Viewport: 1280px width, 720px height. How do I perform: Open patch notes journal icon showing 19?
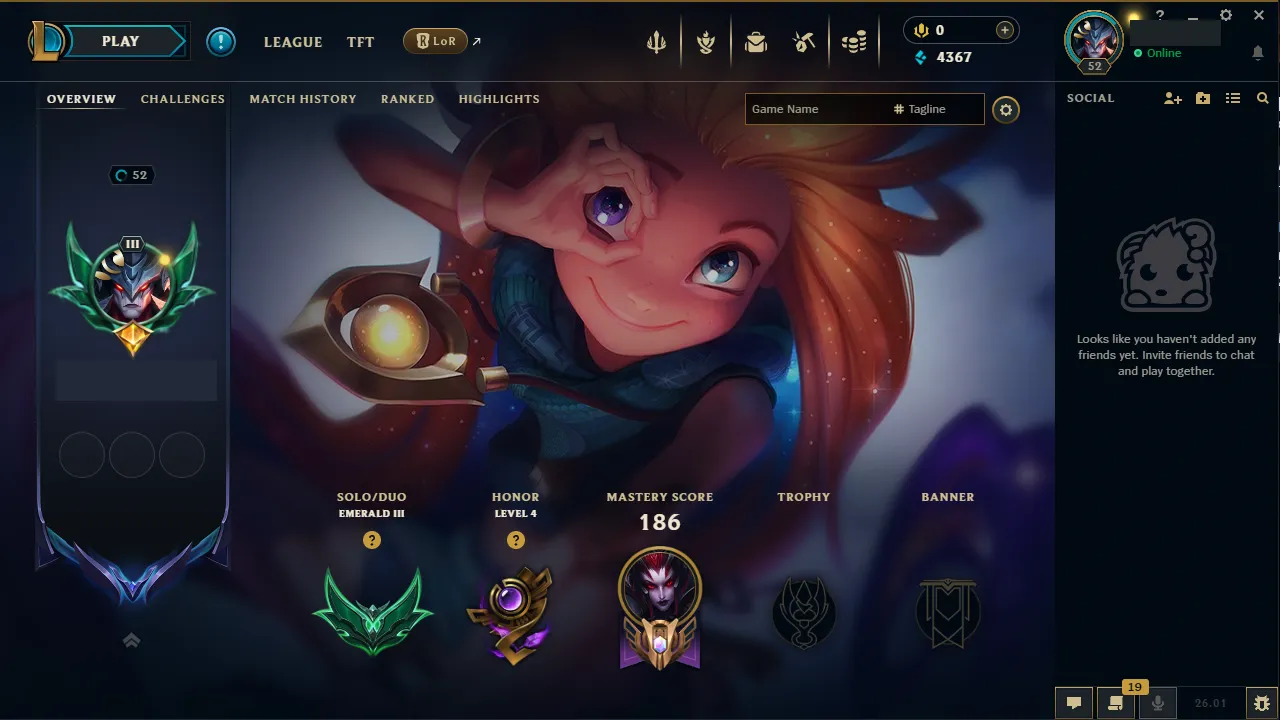click(1115, 701)
